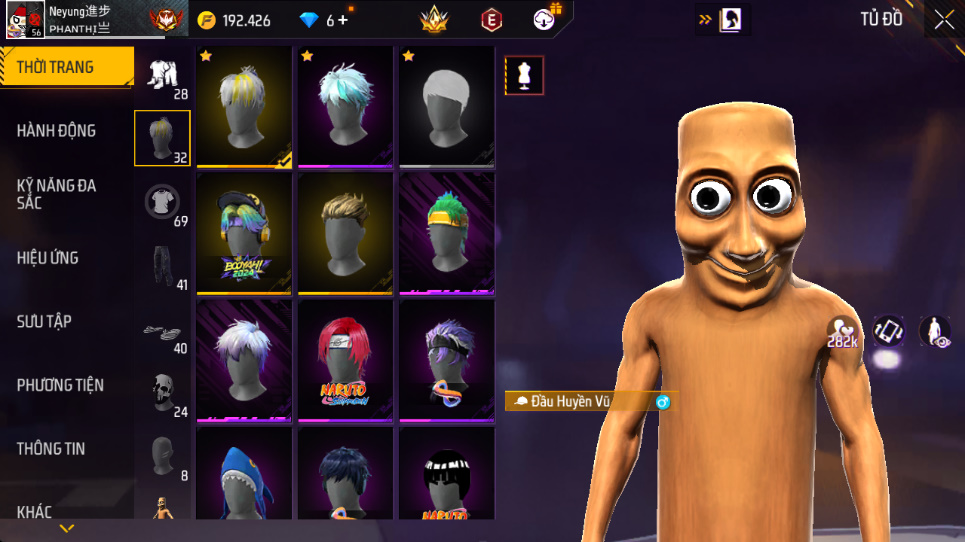Select the red Naruto headband hair

[345, 361]
